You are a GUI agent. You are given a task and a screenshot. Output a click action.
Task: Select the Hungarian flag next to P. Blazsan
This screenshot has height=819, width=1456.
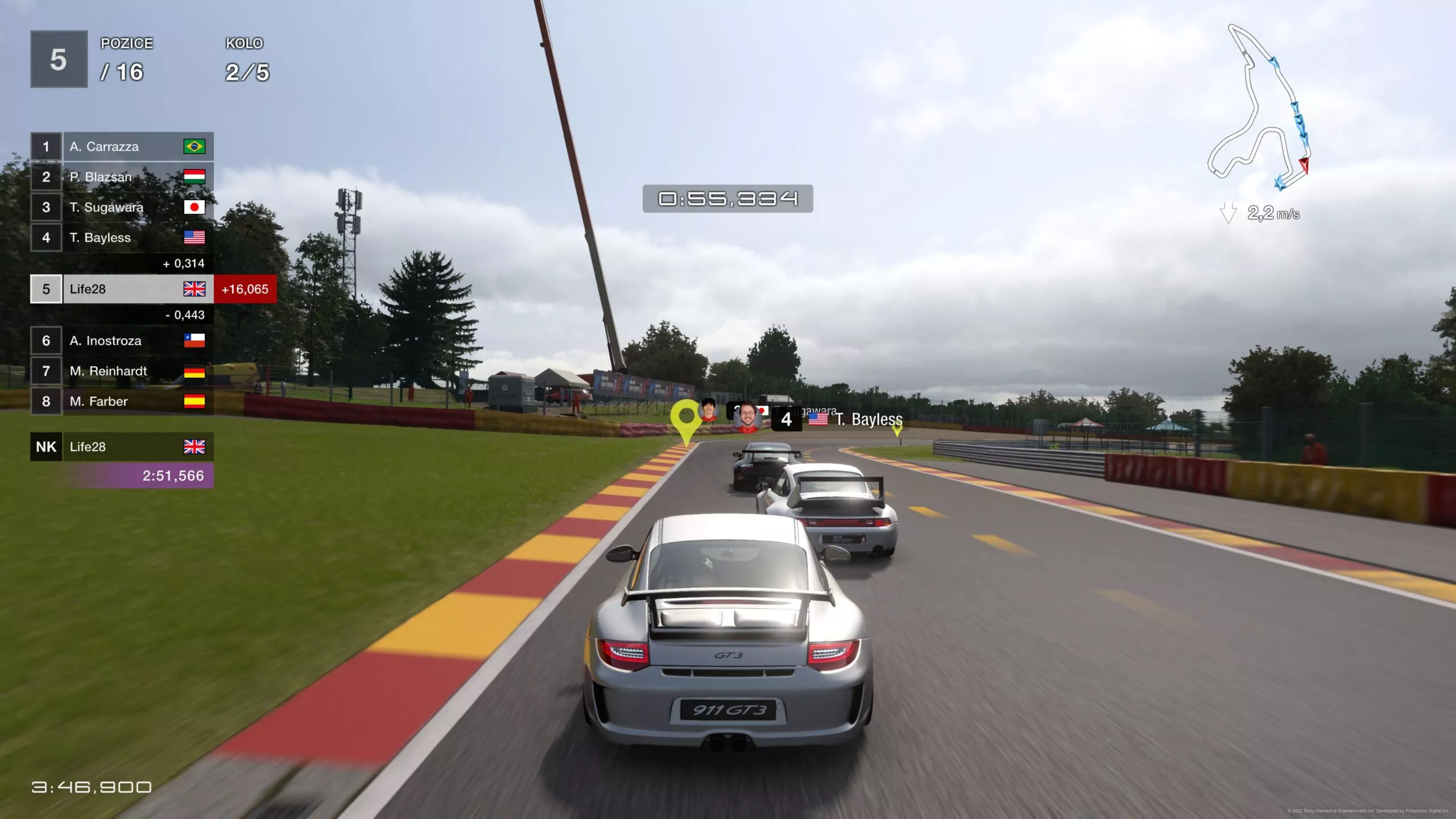(195, 177)
